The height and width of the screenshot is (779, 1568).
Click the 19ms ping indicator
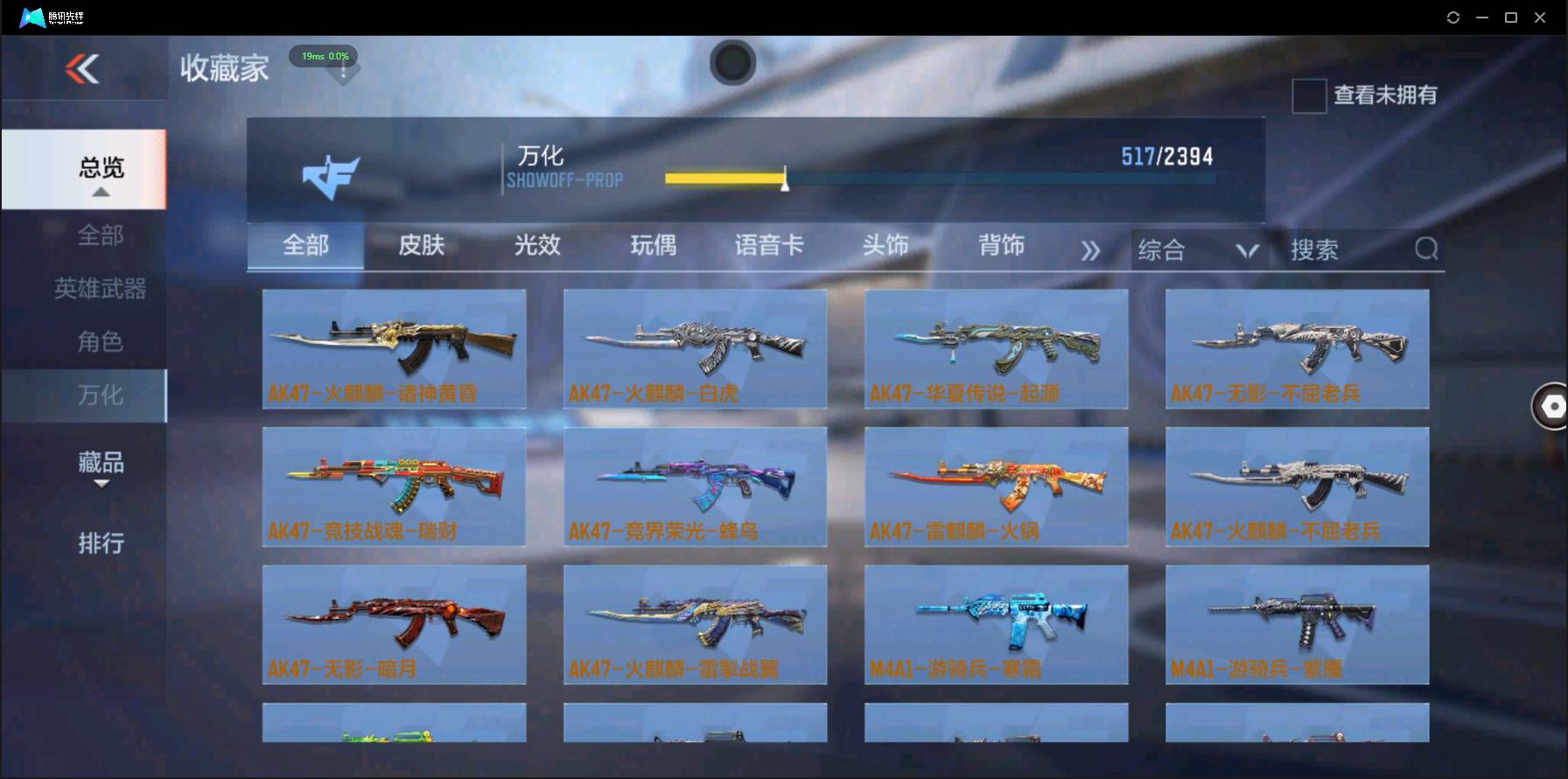coord(324,56)
